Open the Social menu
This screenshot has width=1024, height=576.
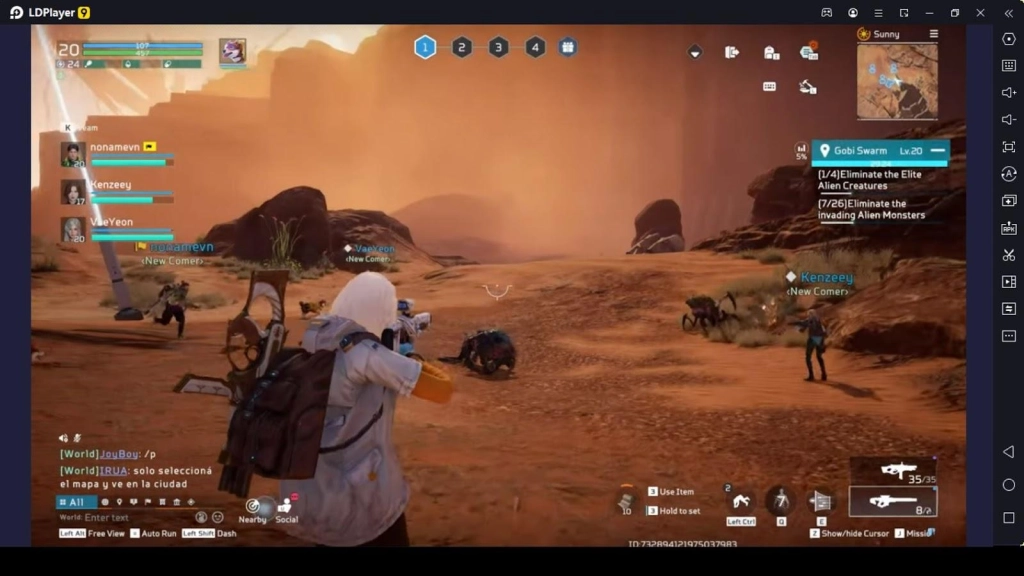(x=287, y=508)
